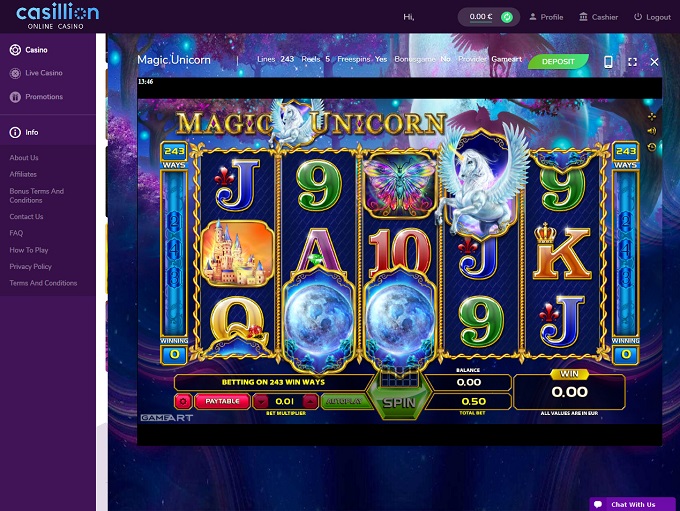This screenshot has height=511, width=680.
Task: Refresh the account balance
Action: point(507,17)
